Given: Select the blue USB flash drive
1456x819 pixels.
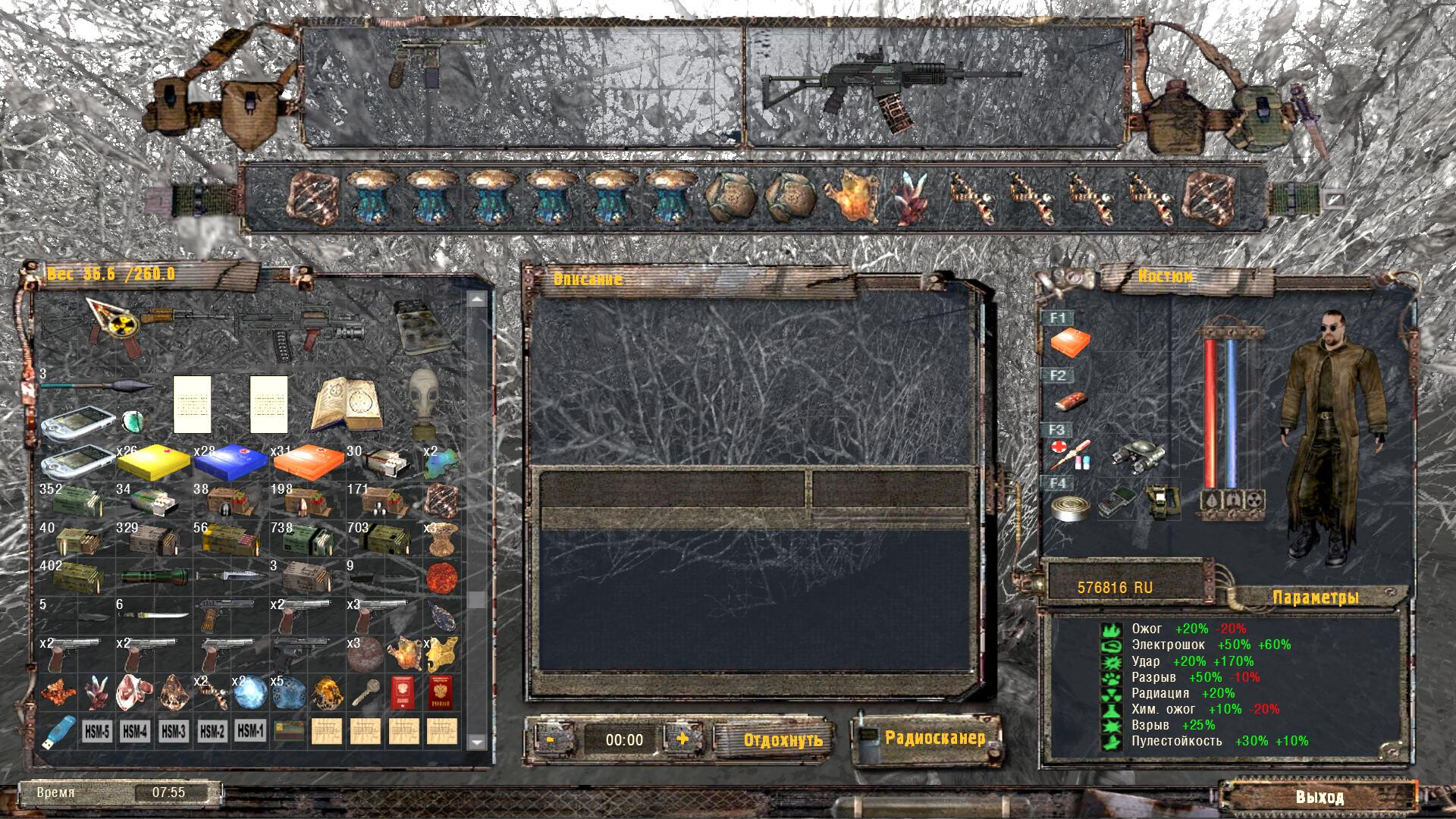Looking at the screenshot, I should [58, 732].
